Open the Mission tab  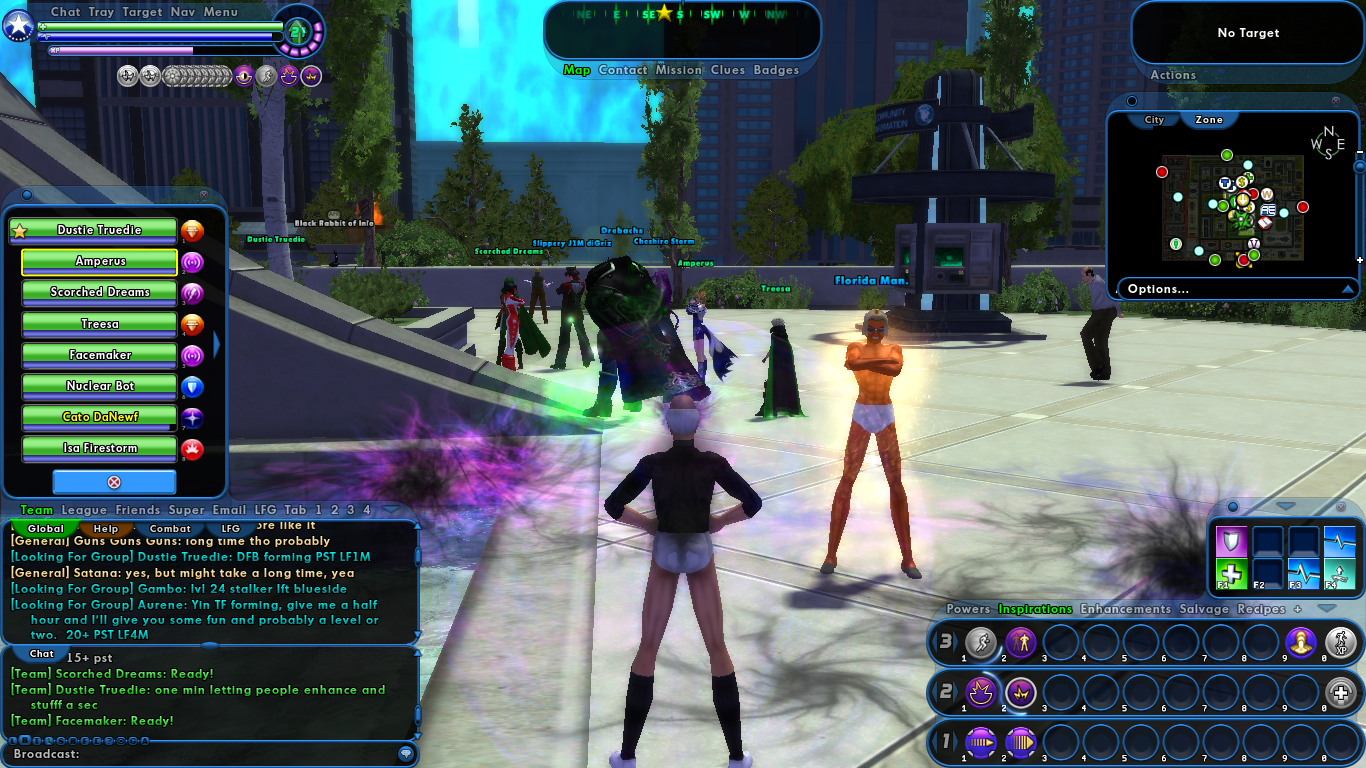(x=679, y=70)
